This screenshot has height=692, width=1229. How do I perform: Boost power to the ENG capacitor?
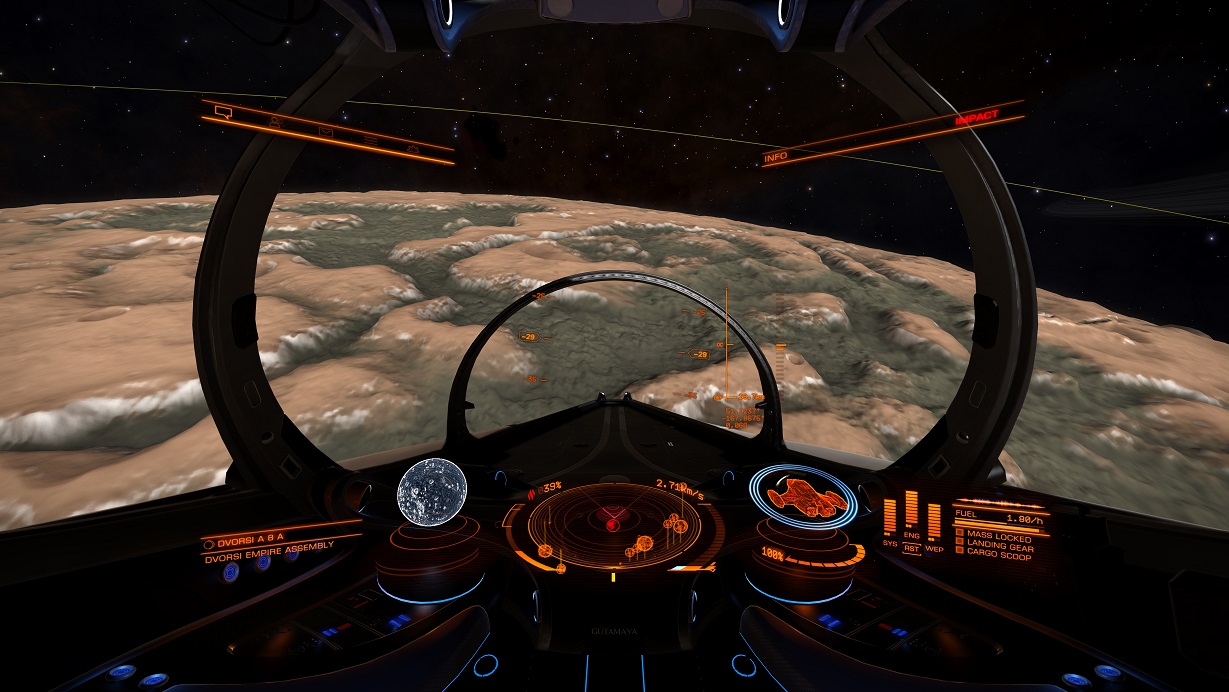click(911, 537)
